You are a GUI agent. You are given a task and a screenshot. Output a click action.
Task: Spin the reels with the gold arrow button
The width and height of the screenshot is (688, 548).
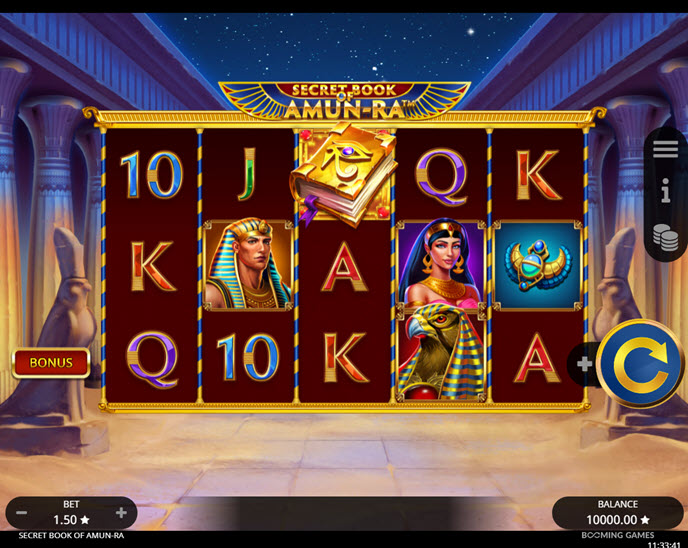click(x=640, y=364)
